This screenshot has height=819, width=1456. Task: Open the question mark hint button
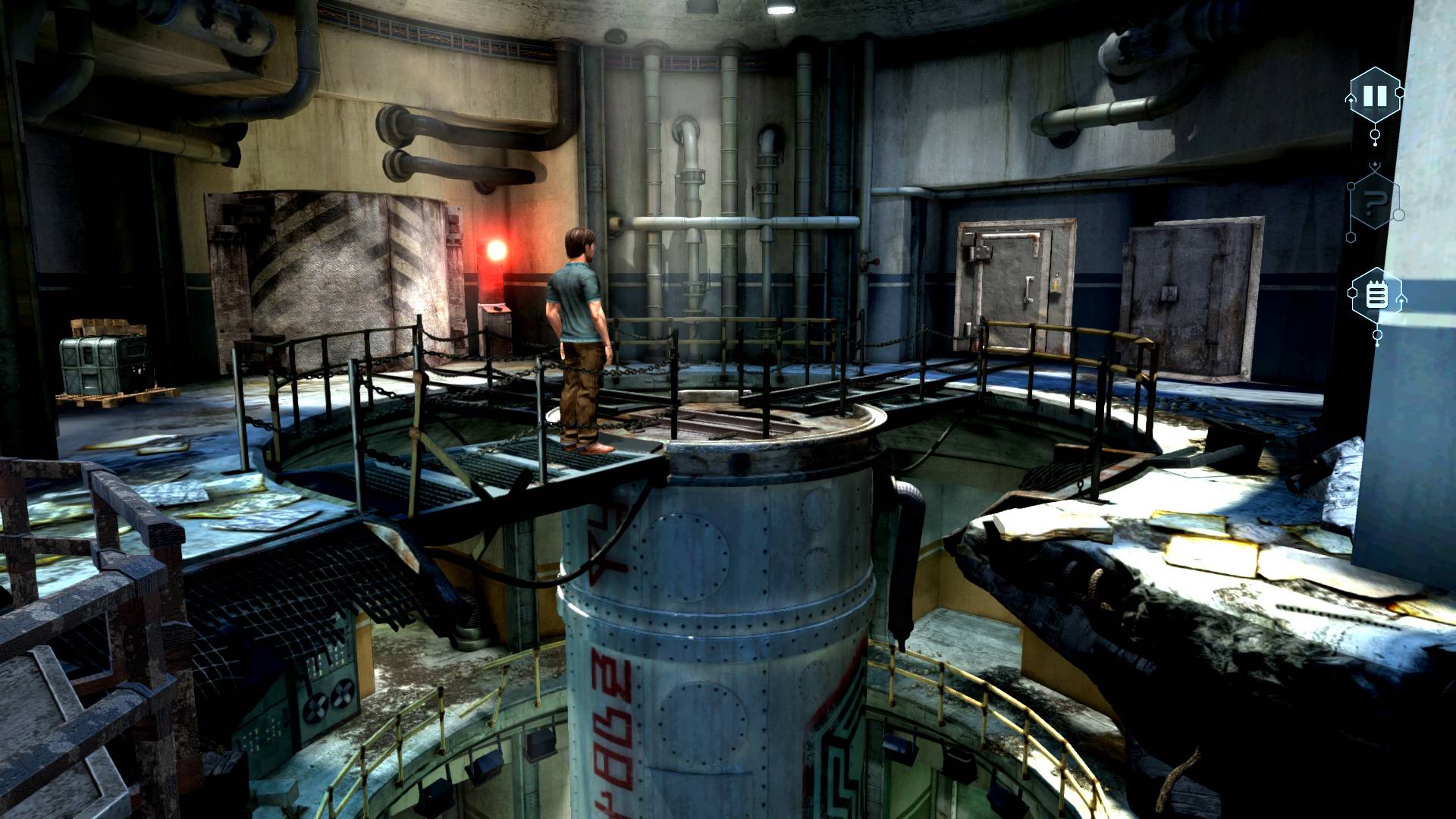tap(1374, 202)
